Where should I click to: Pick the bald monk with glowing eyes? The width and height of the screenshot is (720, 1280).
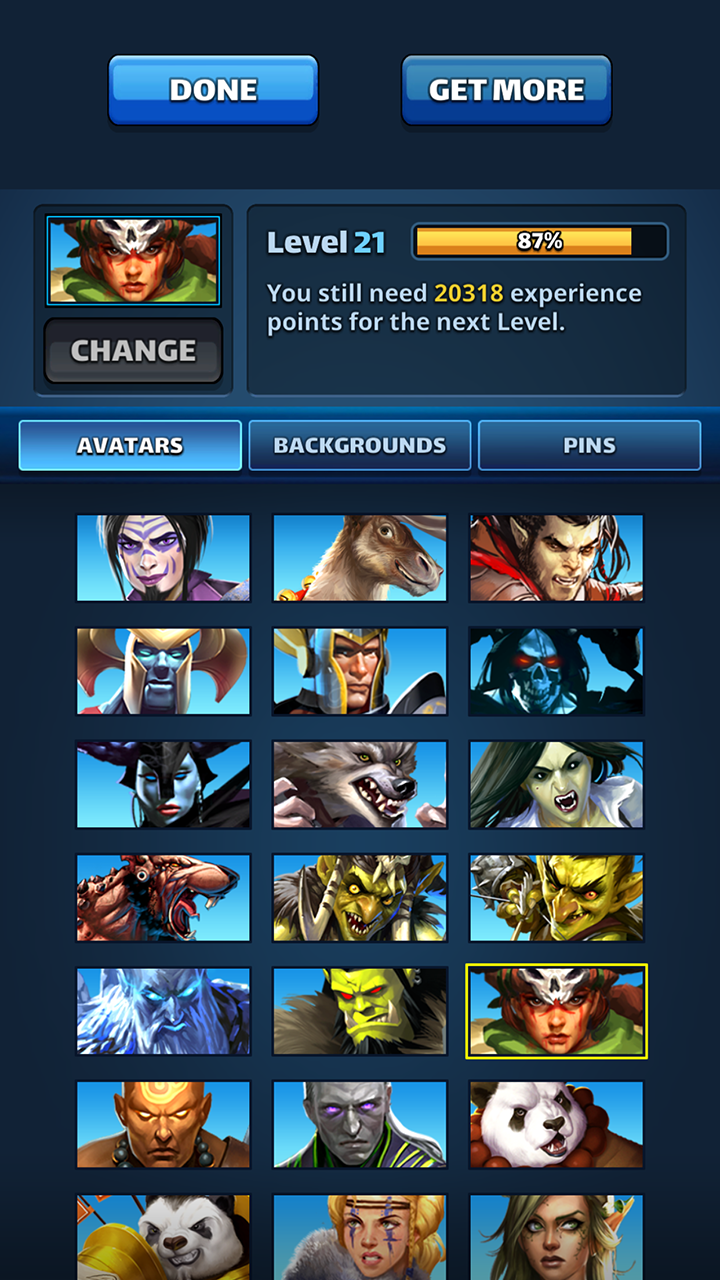(164, 1124)
